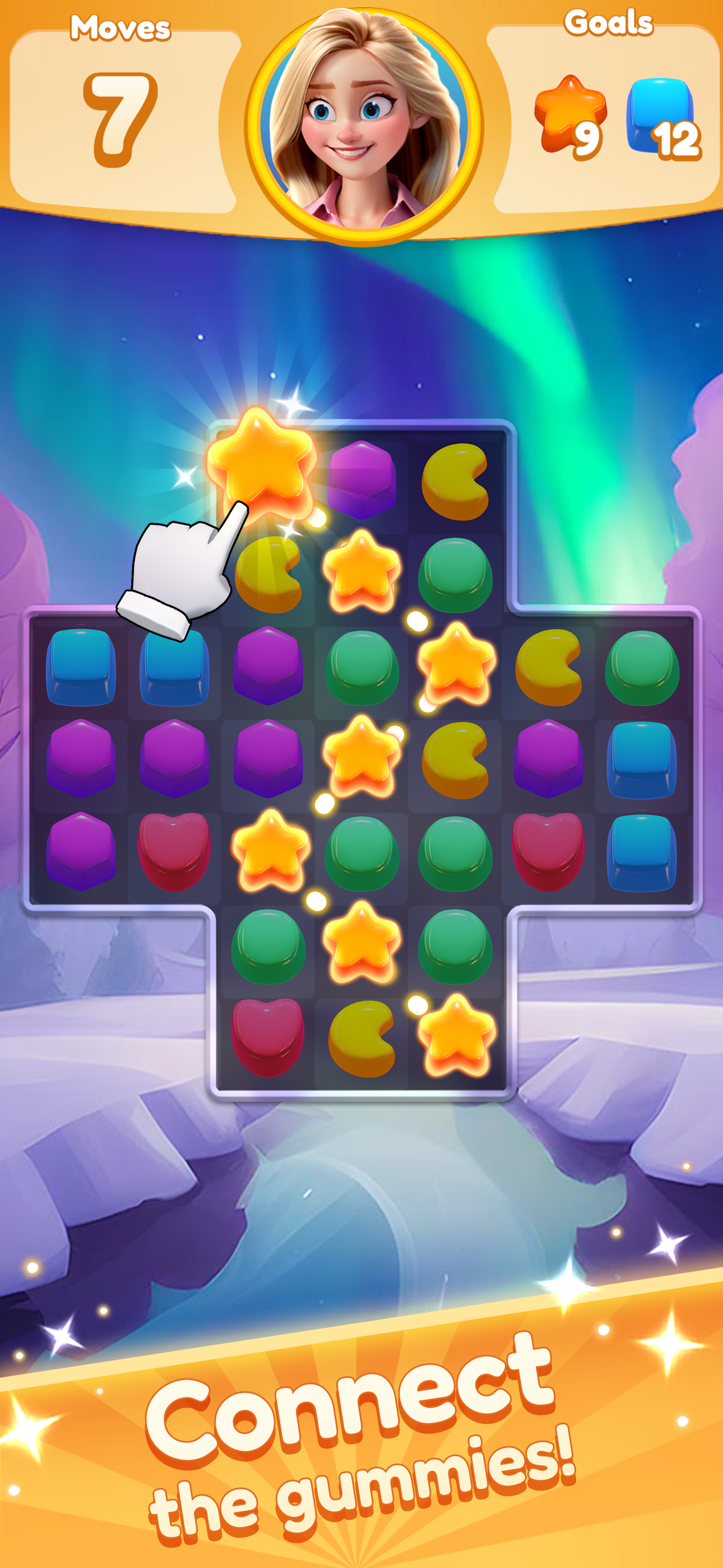Select the green gummy below the left star
The image size is (723, 1568).
[268, 947]
